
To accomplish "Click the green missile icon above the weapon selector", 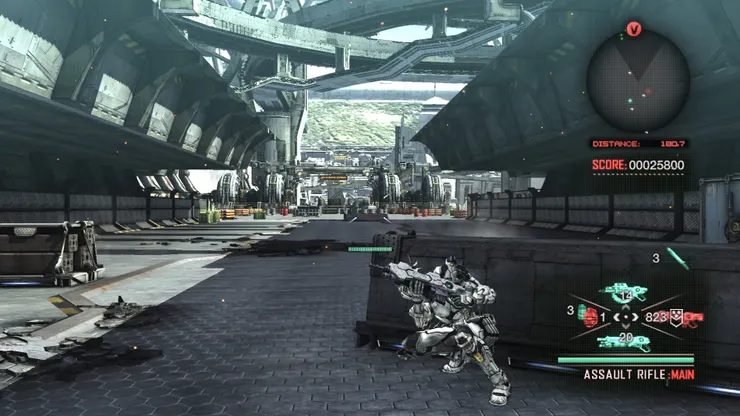I will click(678, 259).
